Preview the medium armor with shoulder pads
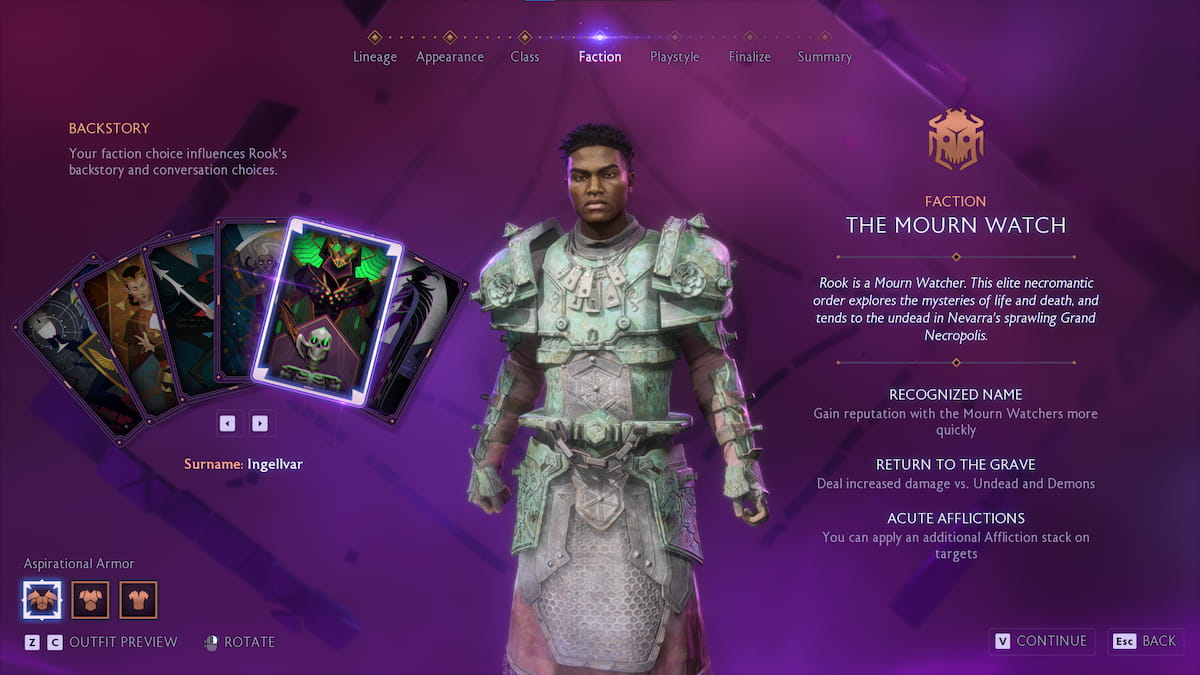 click(90, 600)
